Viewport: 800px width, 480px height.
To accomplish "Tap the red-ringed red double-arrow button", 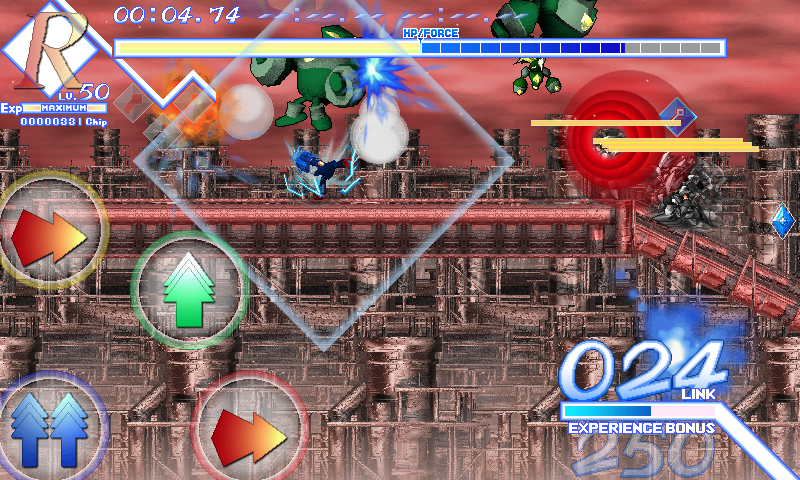I will click(x=247, y=430).
